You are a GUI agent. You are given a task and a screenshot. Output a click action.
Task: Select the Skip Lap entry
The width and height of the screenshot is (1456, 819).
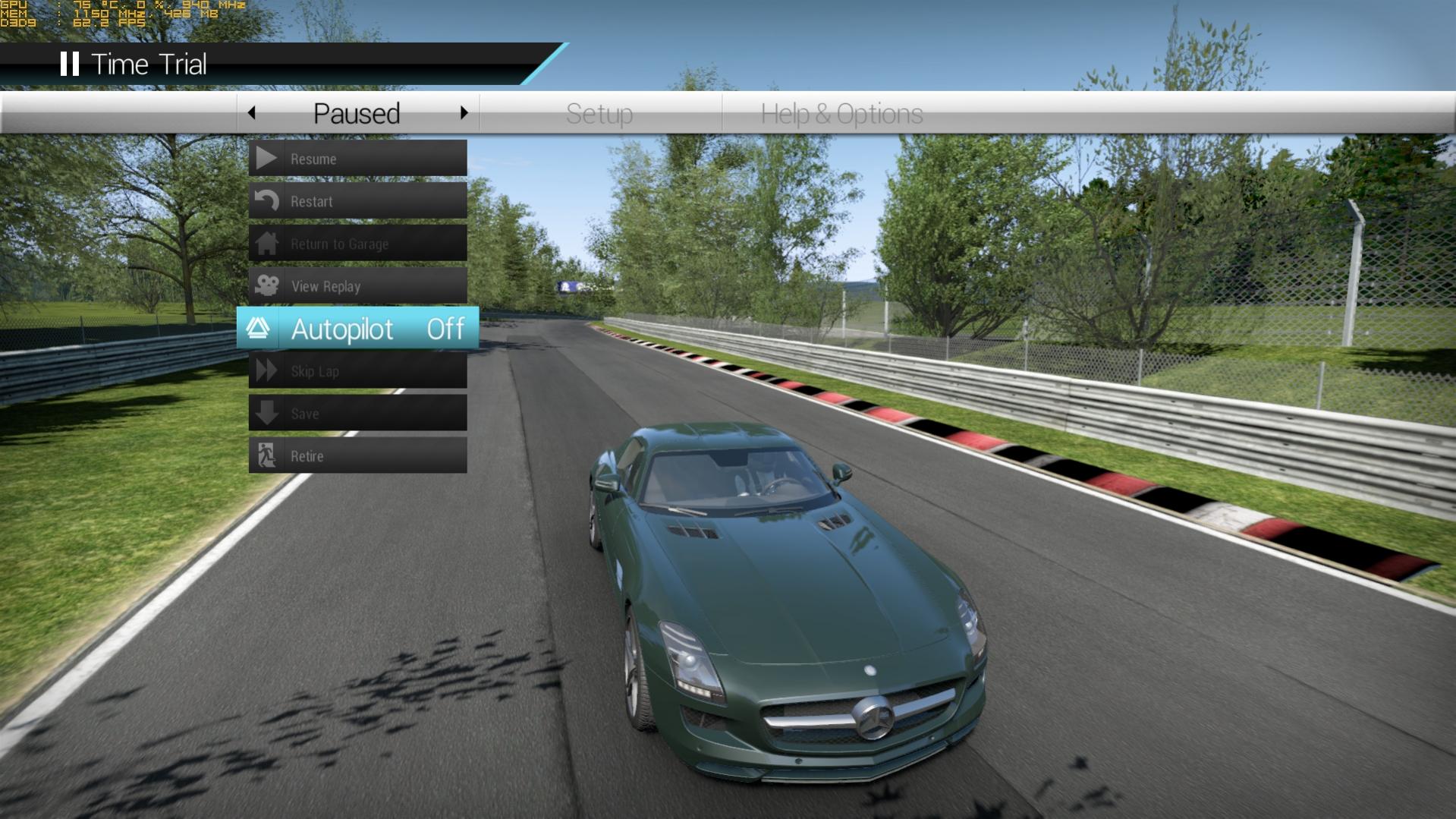(x=357, y=371)
